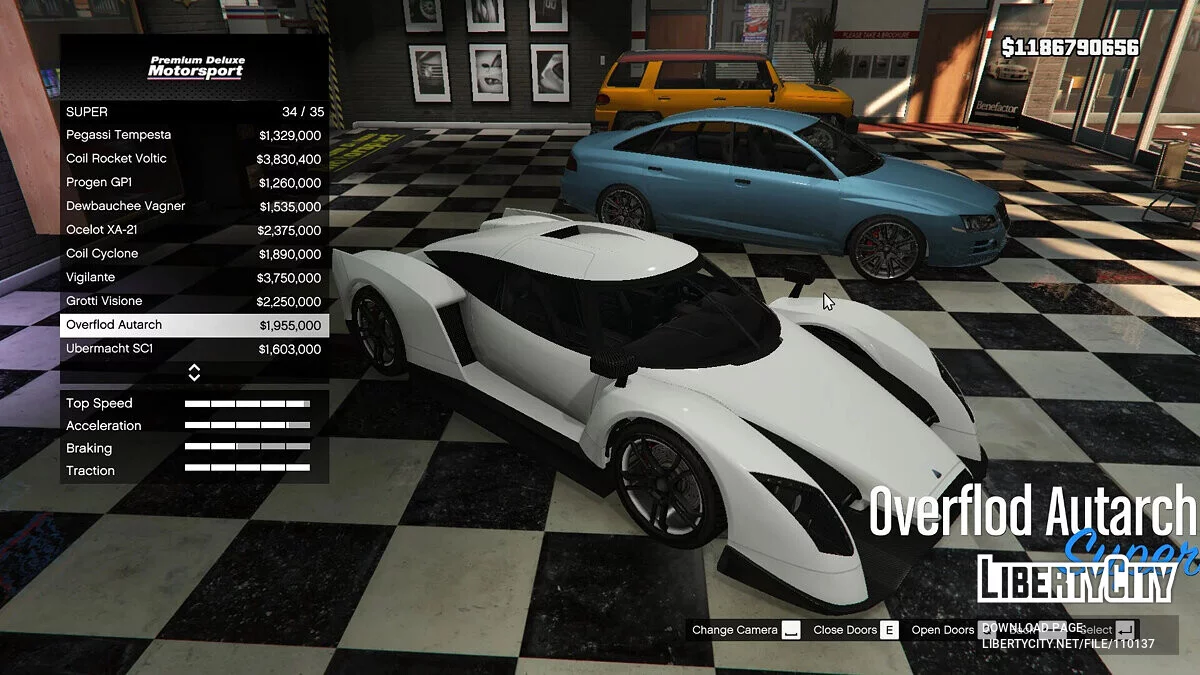Choose the Grotti Visione listing
The image size is (1200, 675).
194,301
